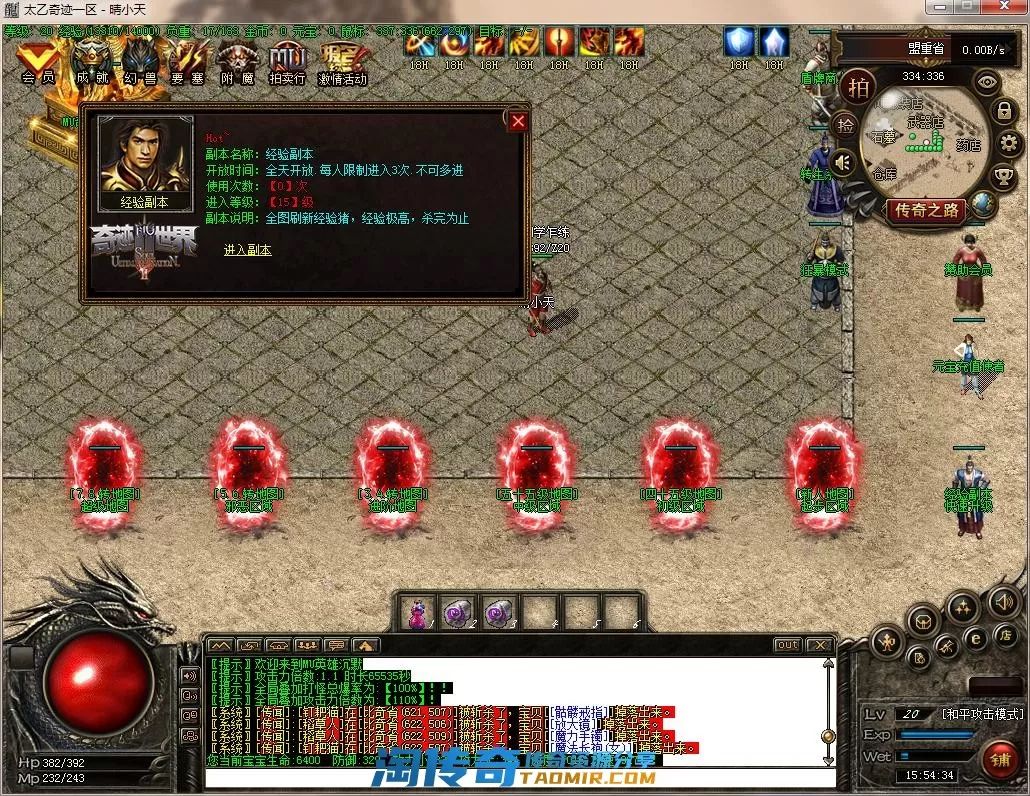Open the 要塞 fortress menu
Viewport: 1030px width, 796px height.
188,62
